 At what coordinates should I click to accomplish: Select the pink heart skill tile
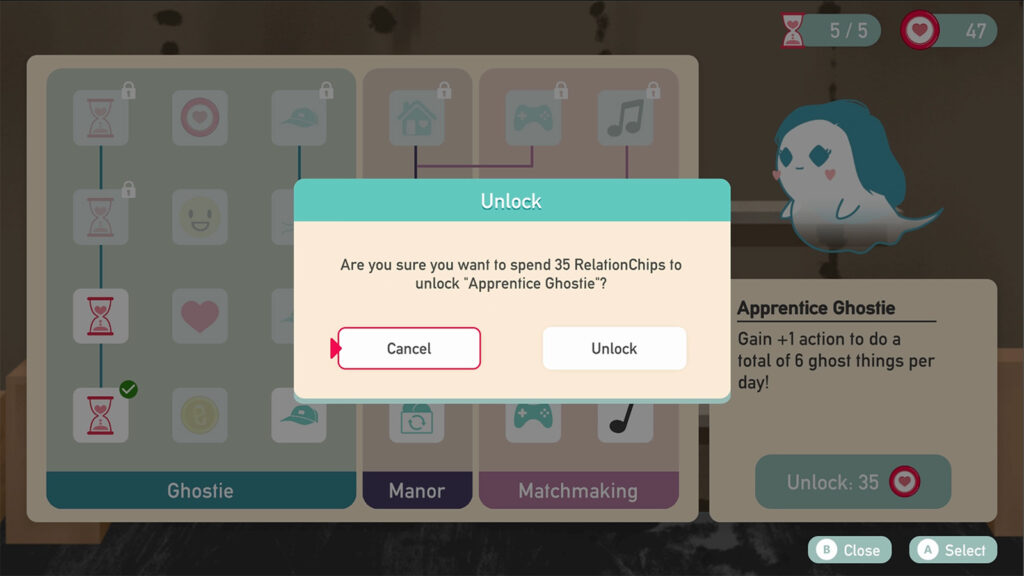pyautogui.click(x=200, y=316)
